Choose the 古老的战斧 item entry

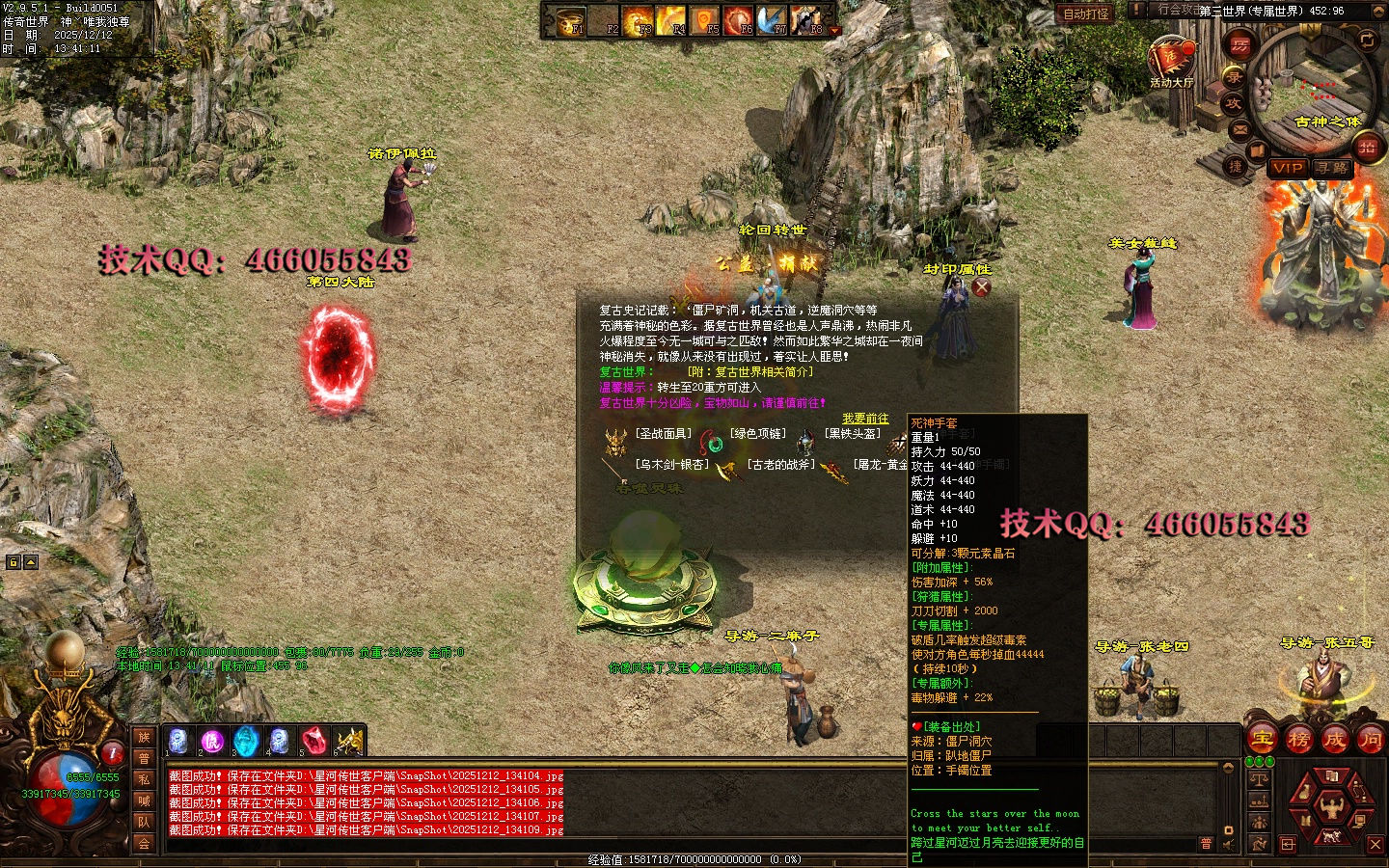pos(781,465)
